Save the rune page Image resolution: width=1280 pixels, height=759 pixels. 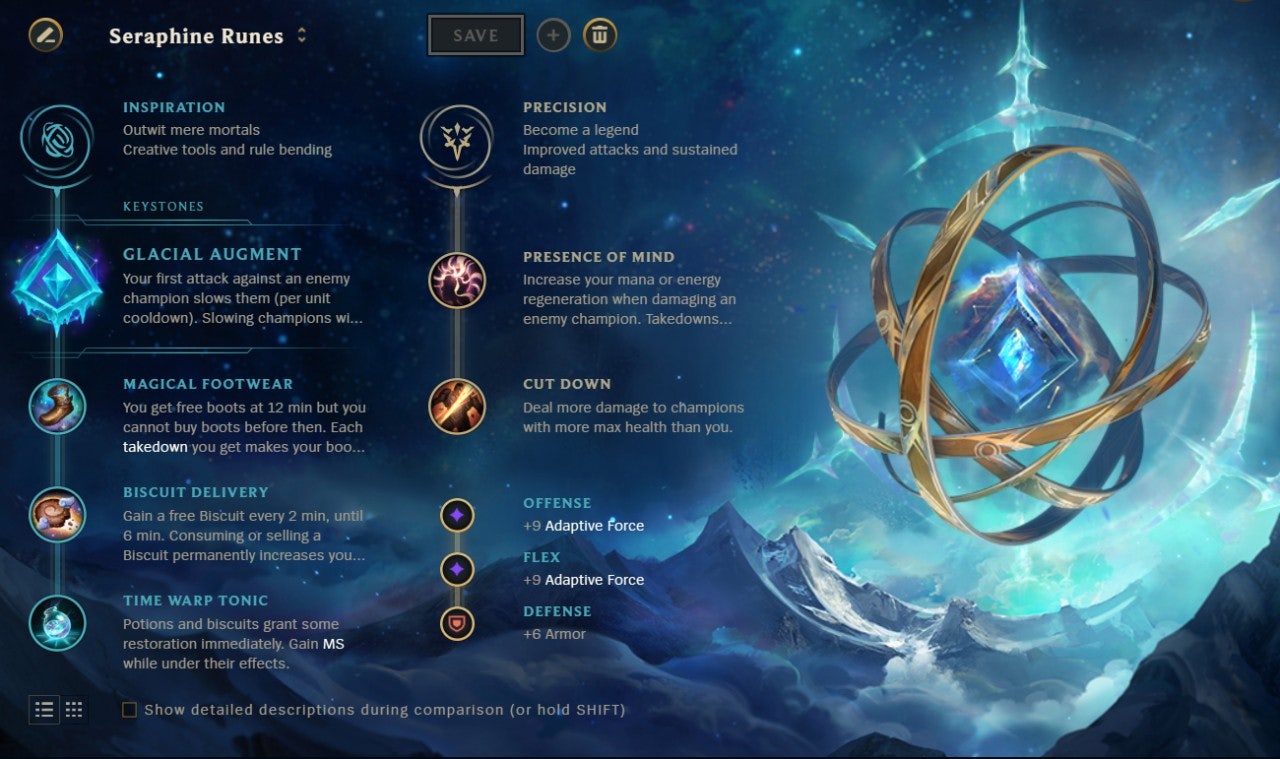pos(476,35)
